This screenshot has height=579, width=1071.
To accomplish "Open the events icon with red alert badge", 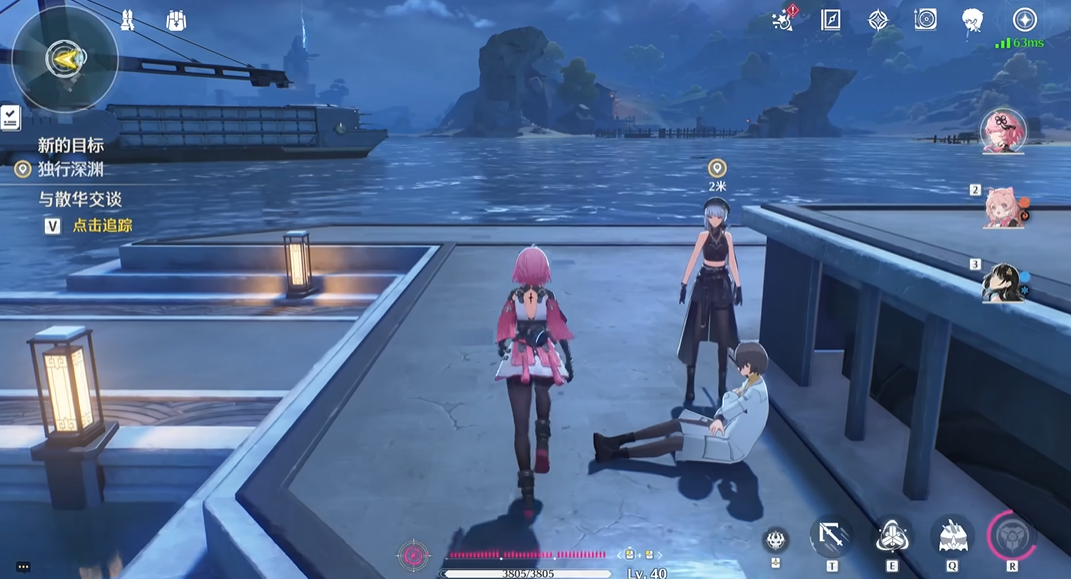I will pos(785,19).
